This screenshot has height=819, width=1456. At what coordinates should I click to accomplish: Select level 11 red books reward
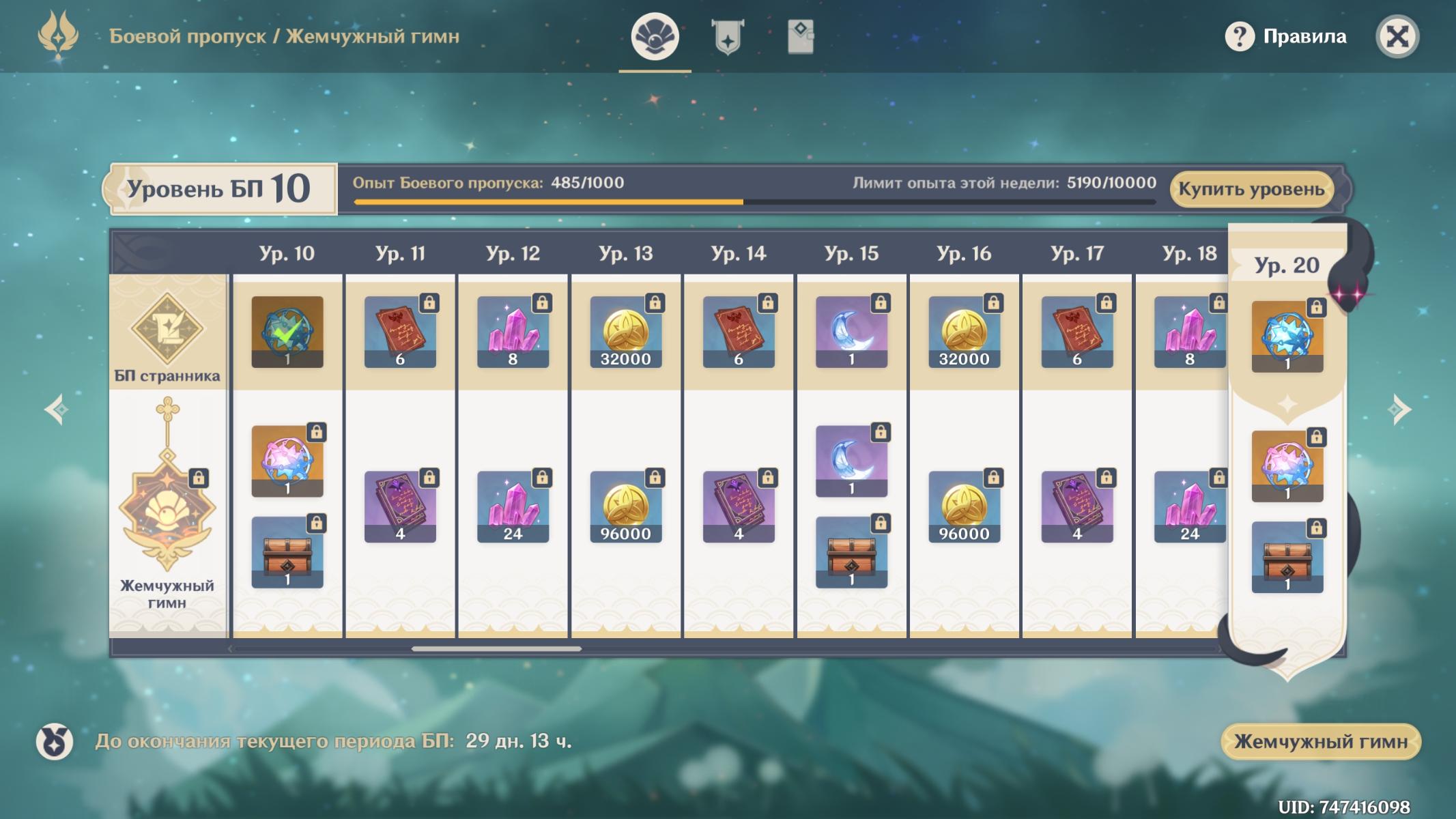[400, 332]
